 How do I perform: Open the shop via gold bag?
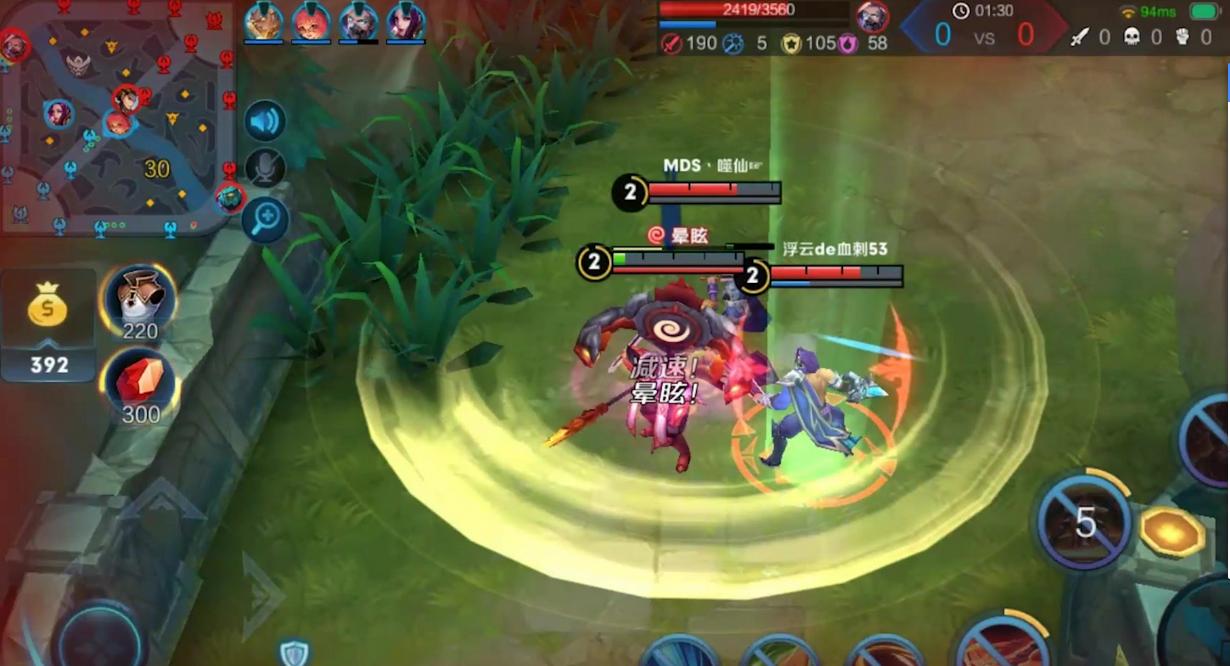48,308
